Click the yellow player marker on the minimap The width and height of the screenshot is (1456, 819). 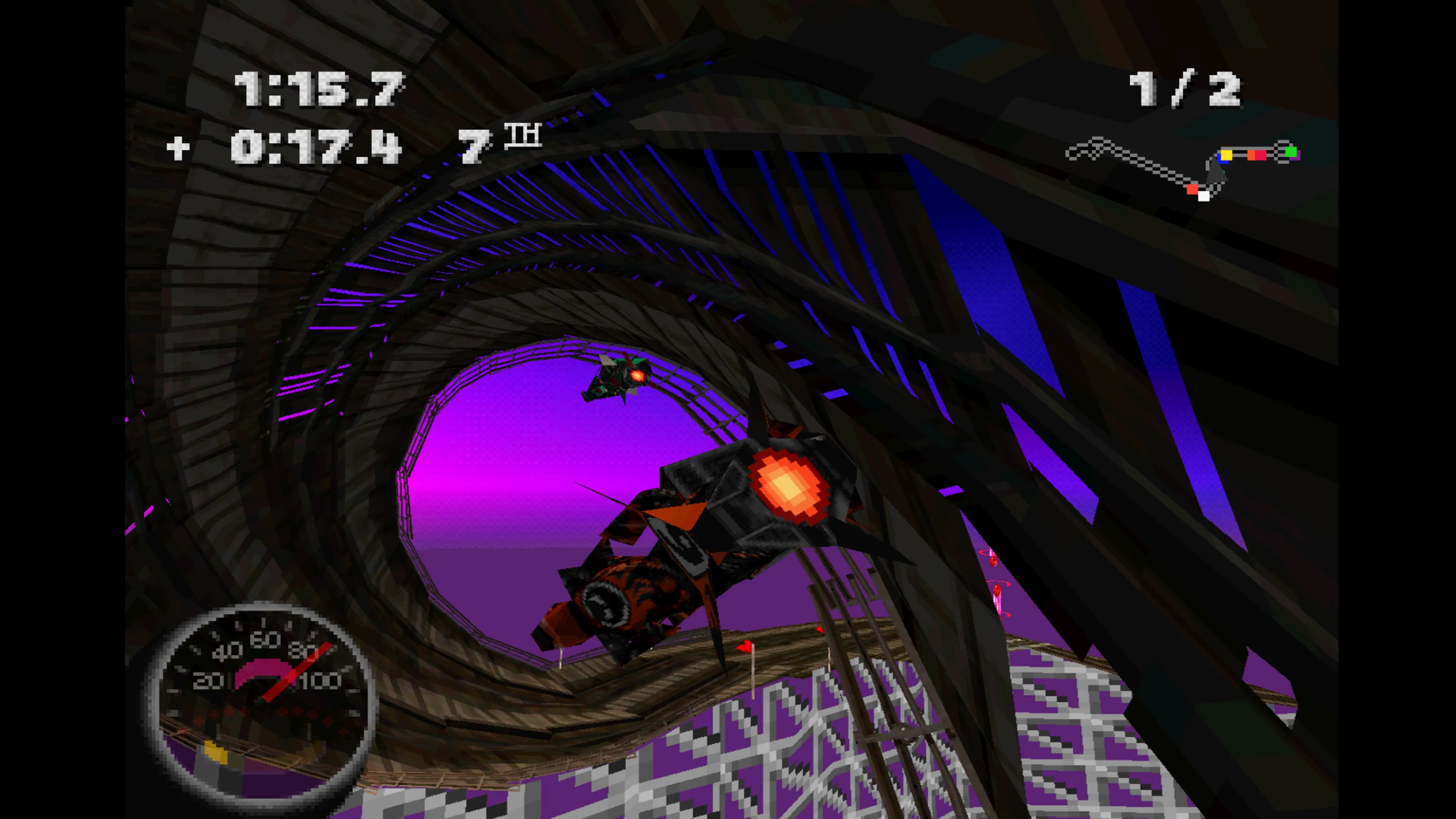pos(1227,155)
